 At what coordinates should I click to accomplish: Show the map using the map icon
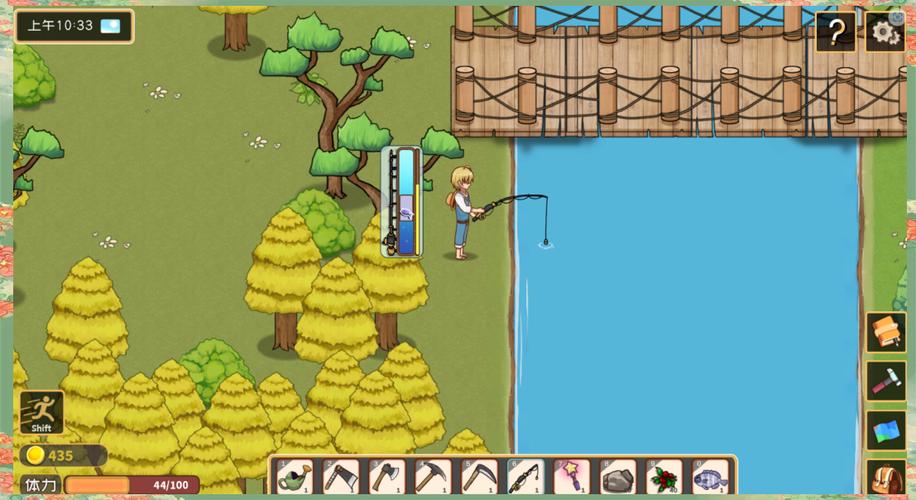click(x=886, y=430)
